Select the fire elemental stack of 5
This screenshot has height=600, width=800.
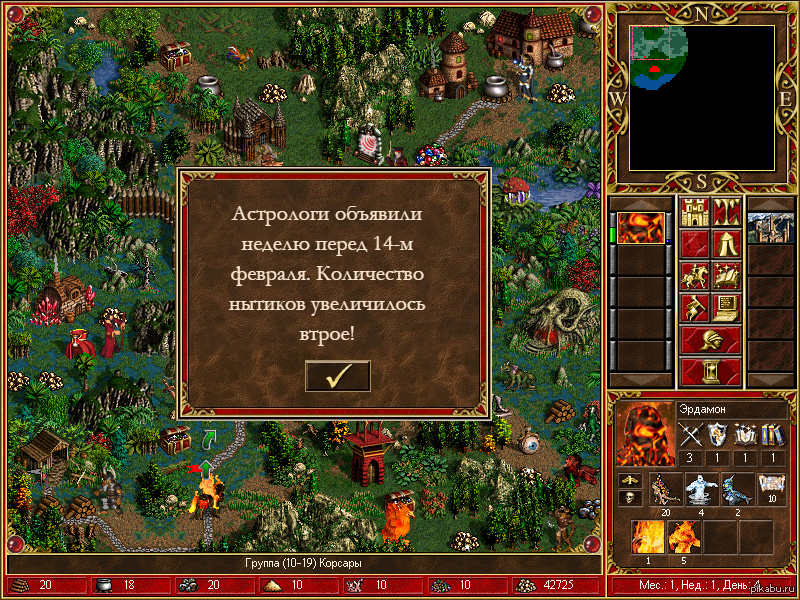coord(684,537)
